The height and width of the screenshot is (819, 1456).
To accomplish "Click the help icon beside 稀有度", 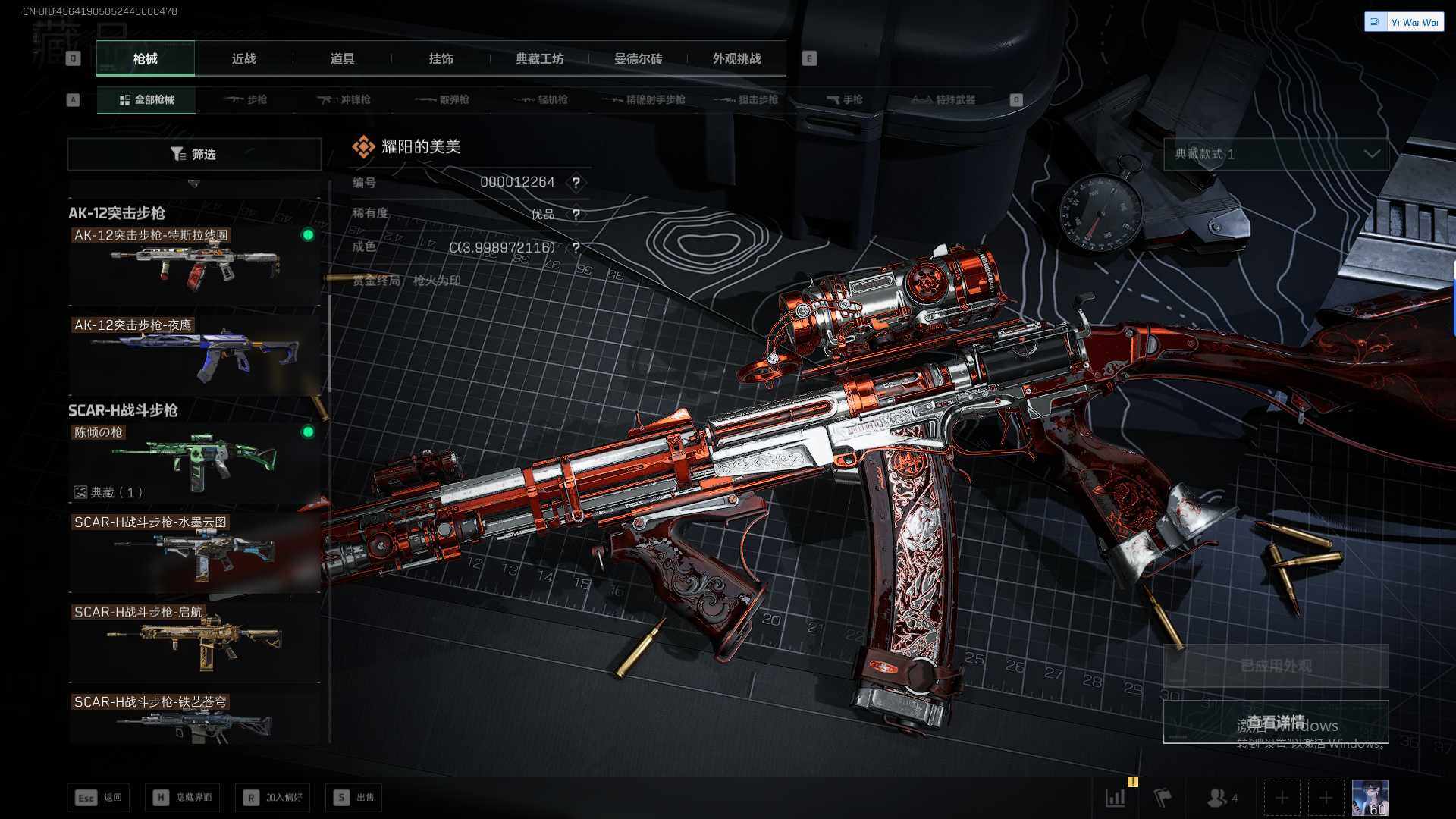I will (x=576, y=215).
